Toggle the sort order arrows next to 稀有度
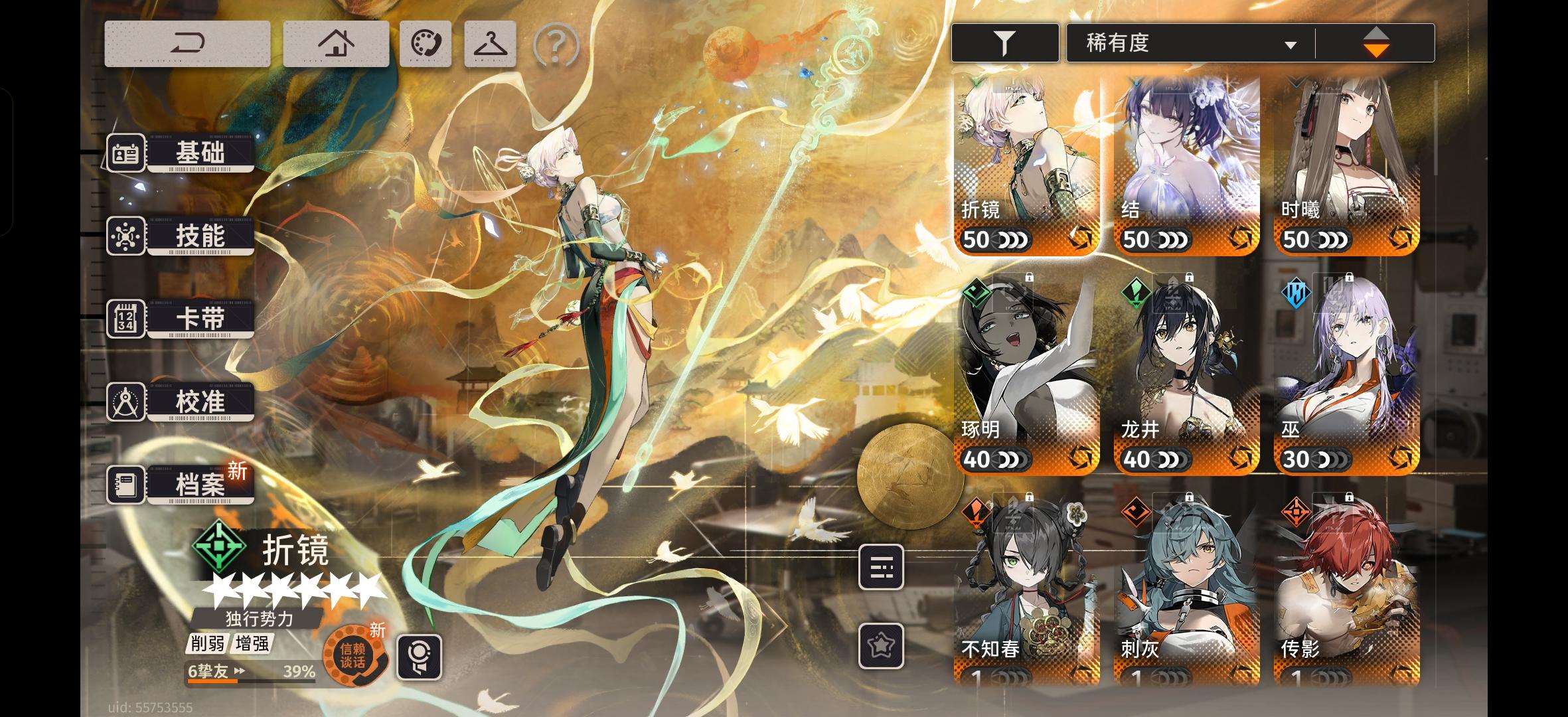This screenshot has width=1568, height=717. click(1376, 42)
